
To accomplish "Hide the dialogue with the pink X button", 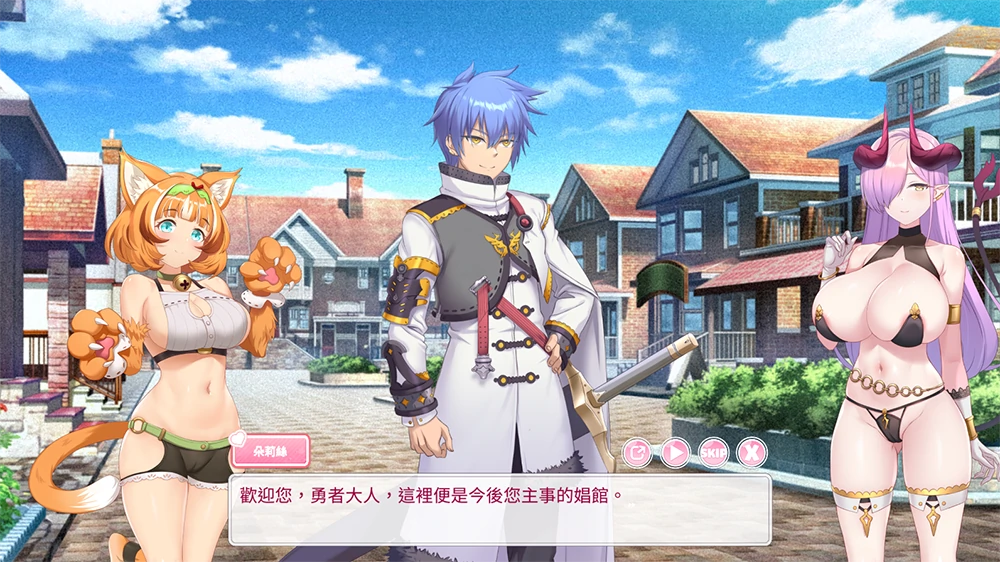I will (751, 453).
